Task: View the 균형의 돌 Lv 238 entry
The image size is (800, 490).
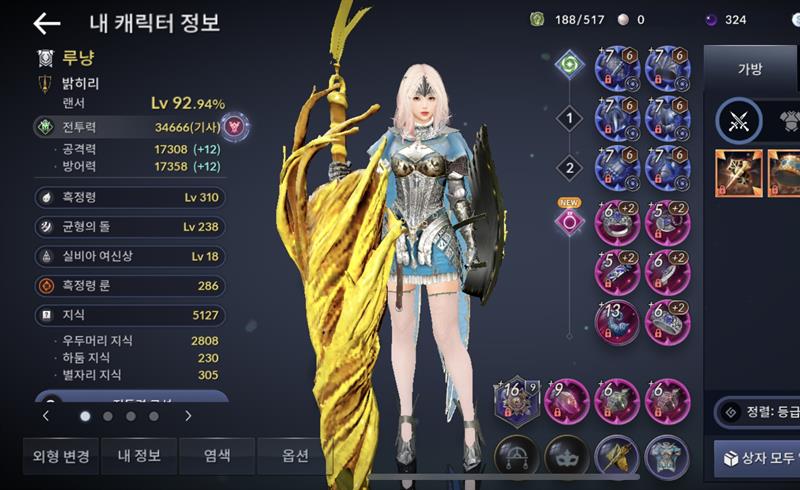Action: 130,227
